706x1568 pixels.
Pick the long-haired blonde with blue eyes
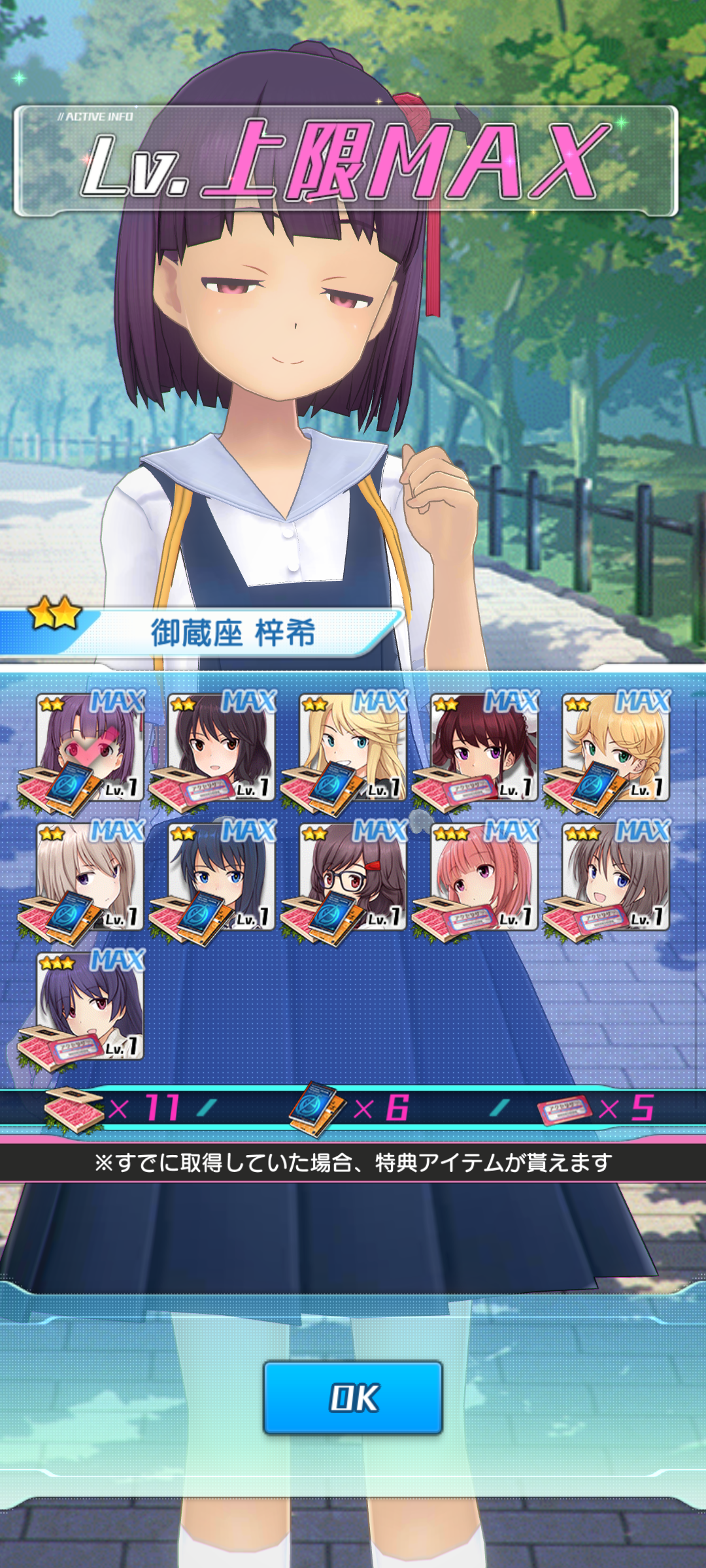[x=353, y=747]
